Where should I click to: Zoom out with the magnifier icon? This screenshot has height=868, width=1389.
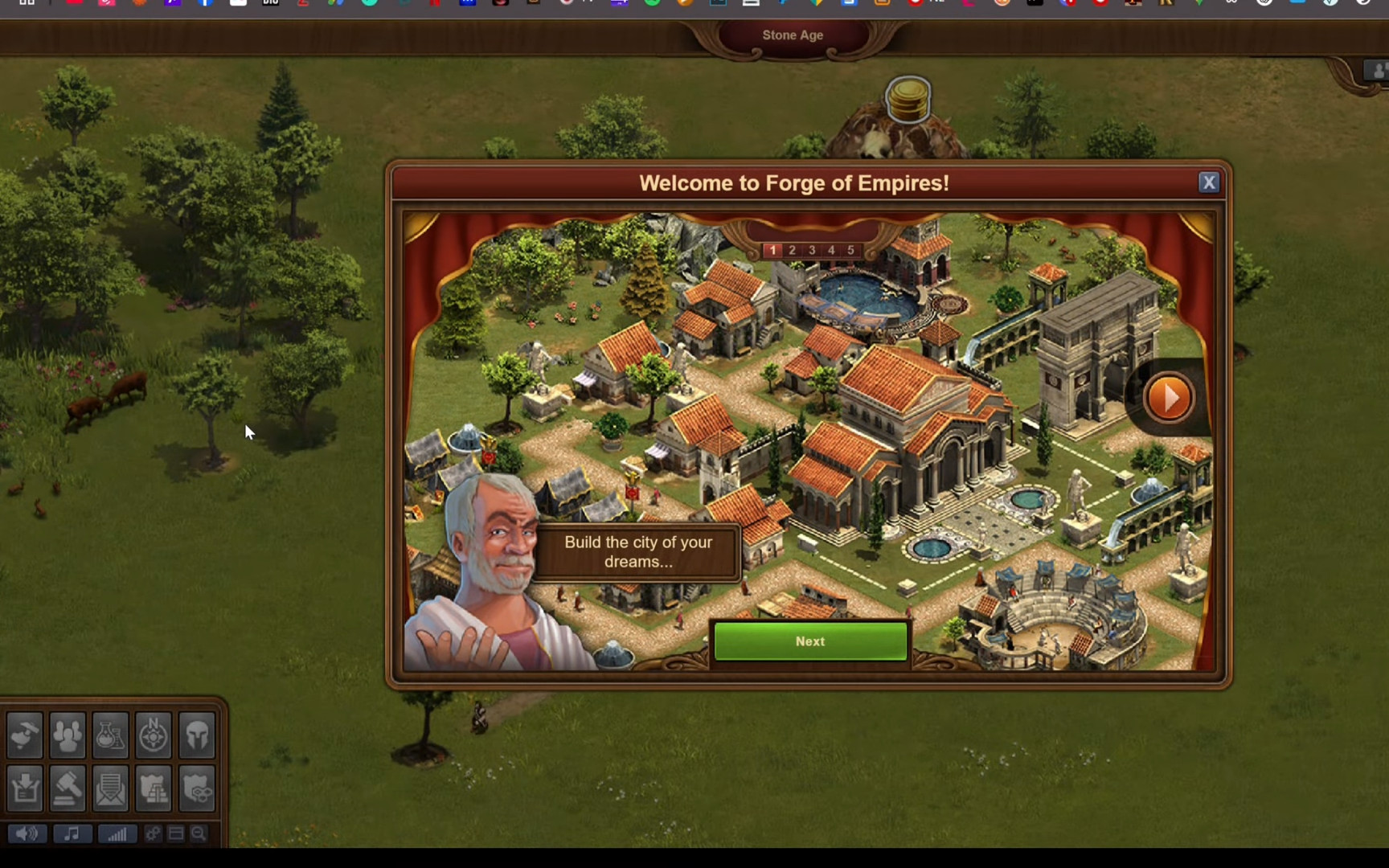click(199, 834)
